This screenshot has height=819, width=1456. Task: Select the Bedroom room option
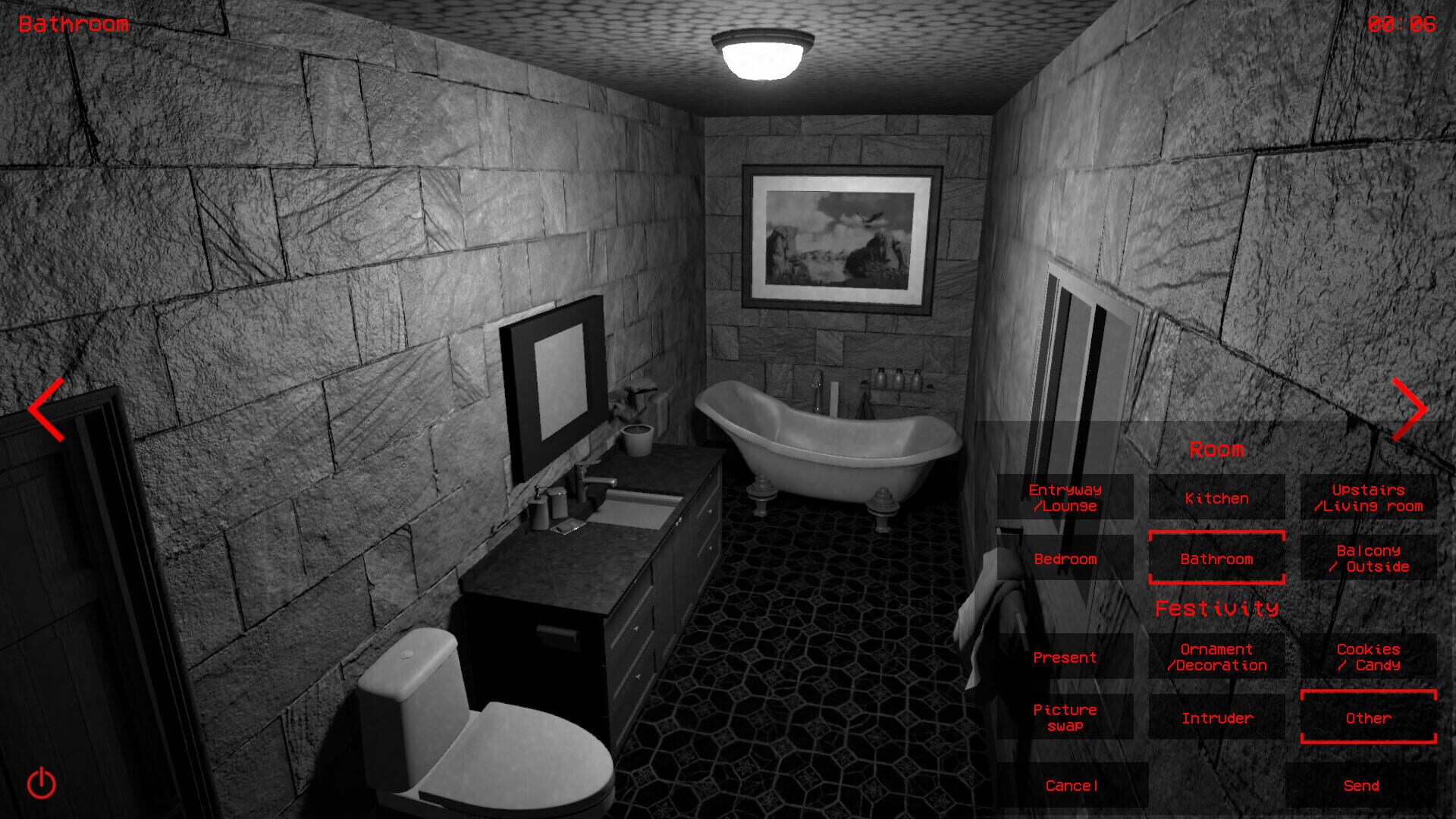(1068, 560)
